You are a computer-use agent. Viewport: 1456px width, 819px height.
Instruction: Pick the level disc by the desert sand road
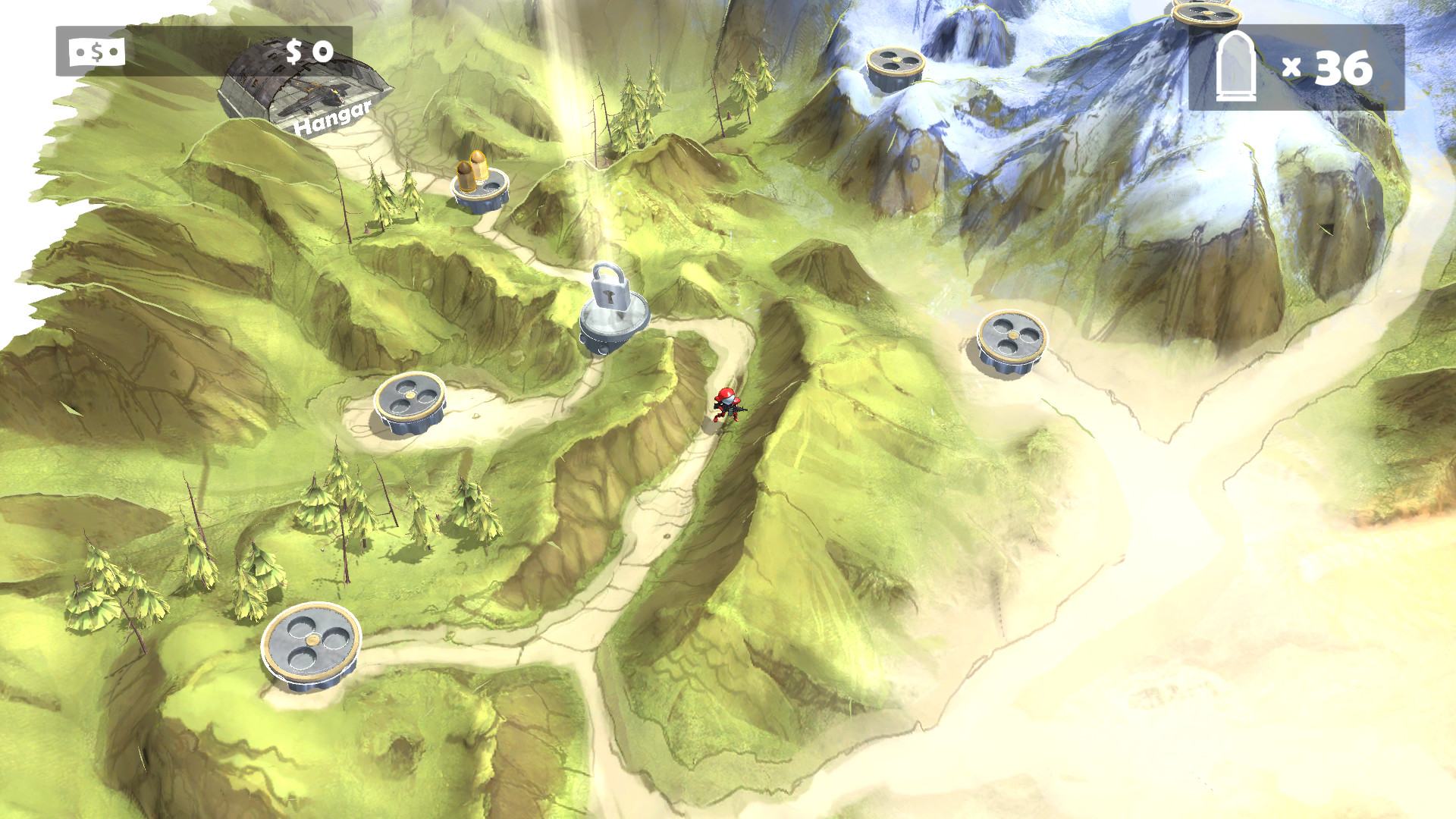[x=1011, y=338]
